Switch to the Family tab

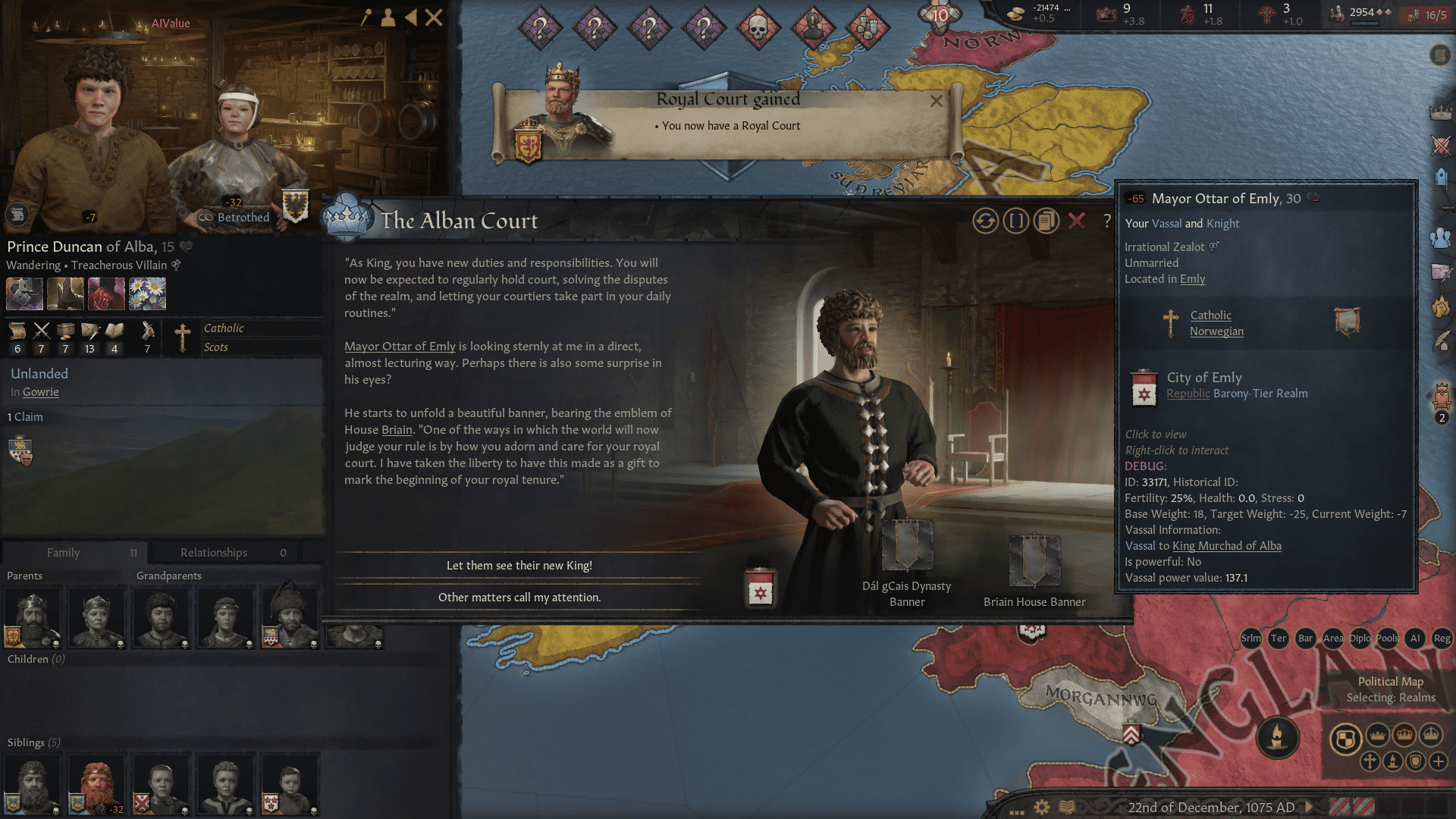[64, 552]
